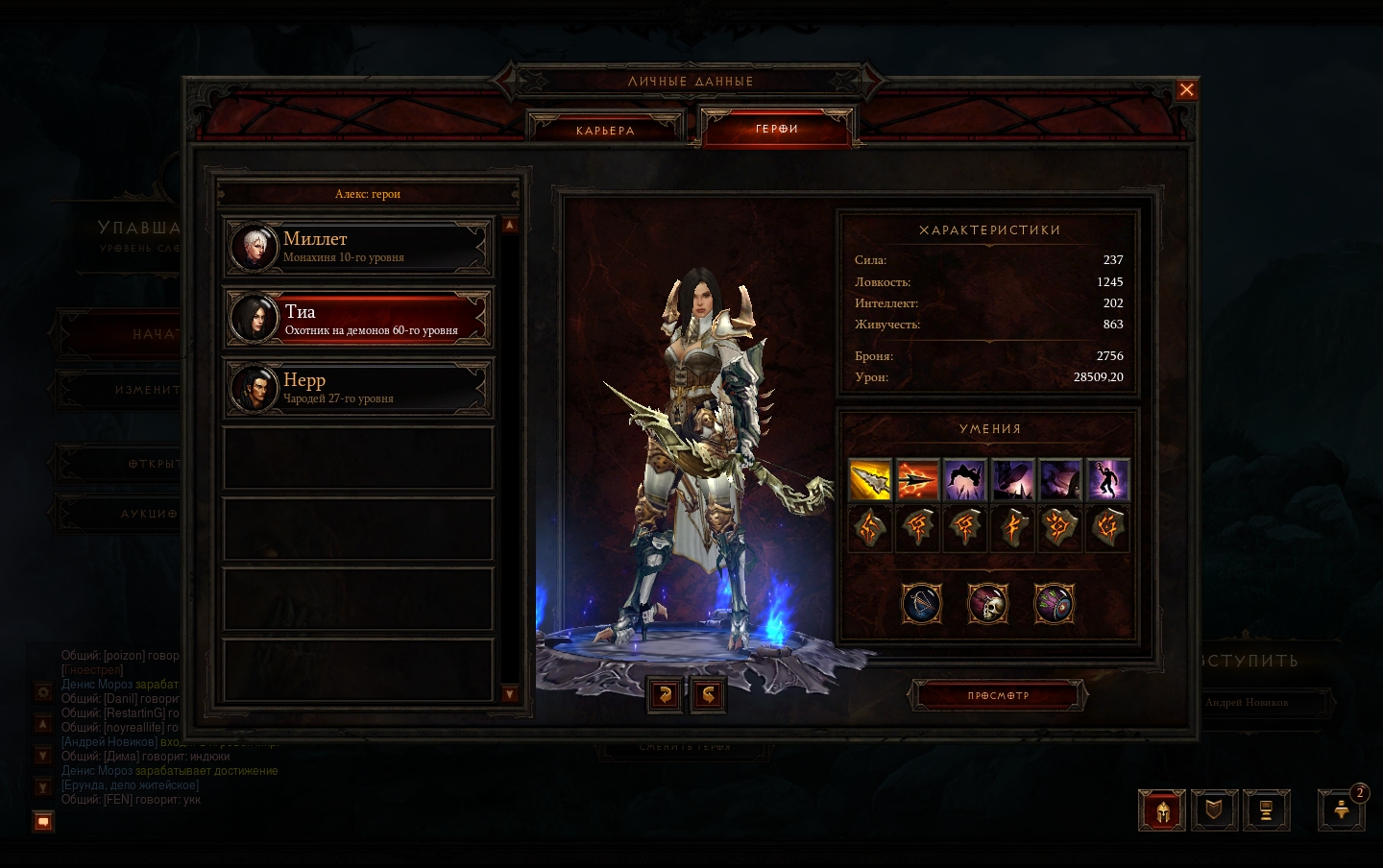
Task: Select the yellow spearhead arrow skill icon
Action: [x=870, y=480]
